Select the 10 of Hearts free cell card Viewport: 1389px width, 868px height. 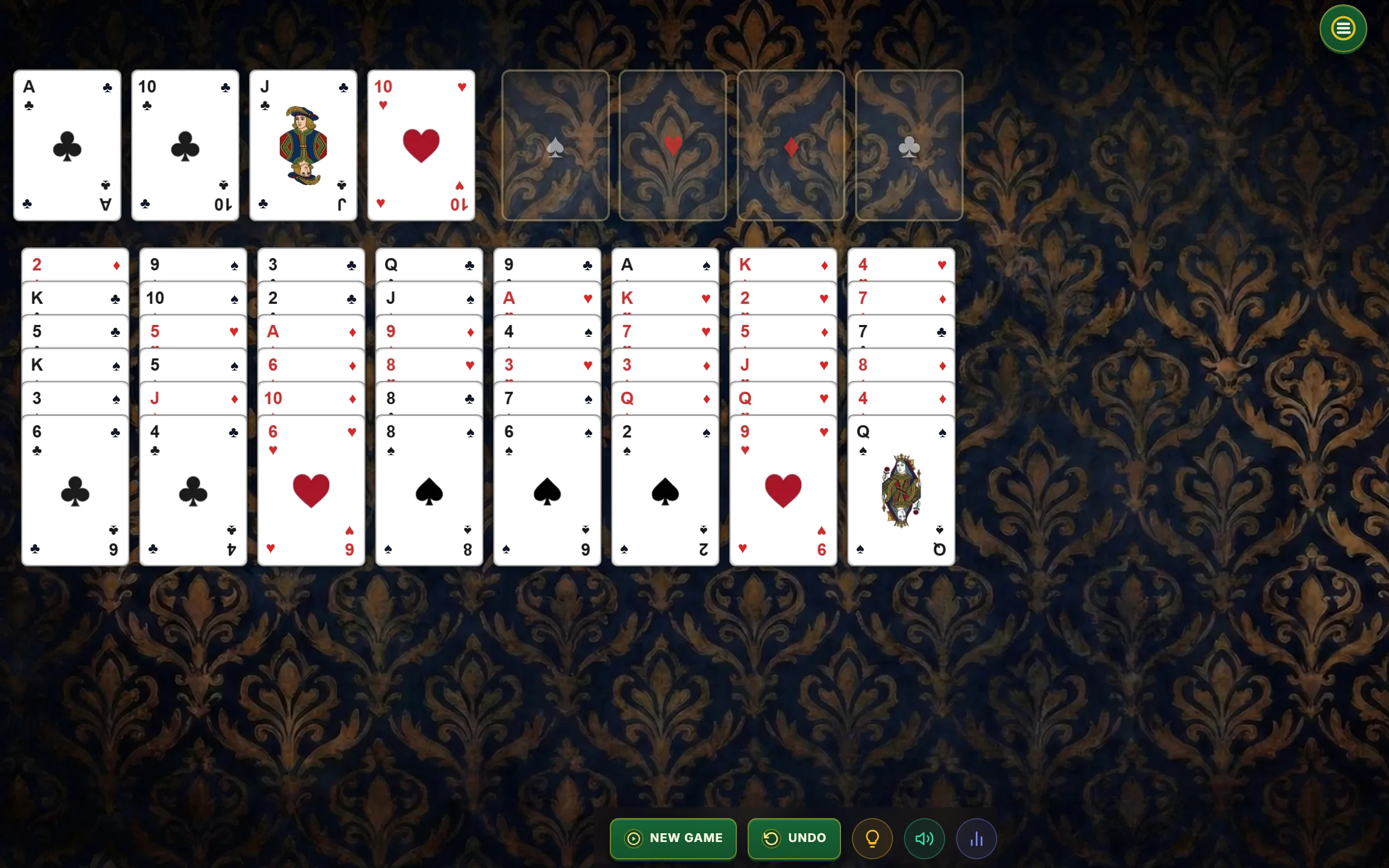coord(420,145)
